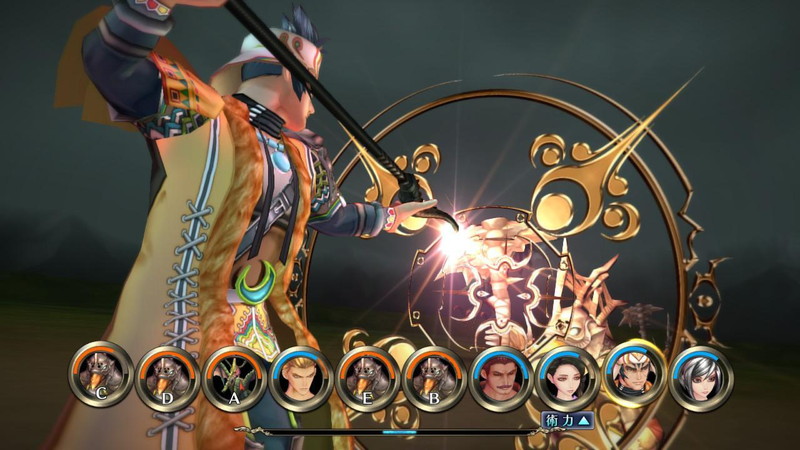Select enemy E's turn-order portrait

coord(369,378)
